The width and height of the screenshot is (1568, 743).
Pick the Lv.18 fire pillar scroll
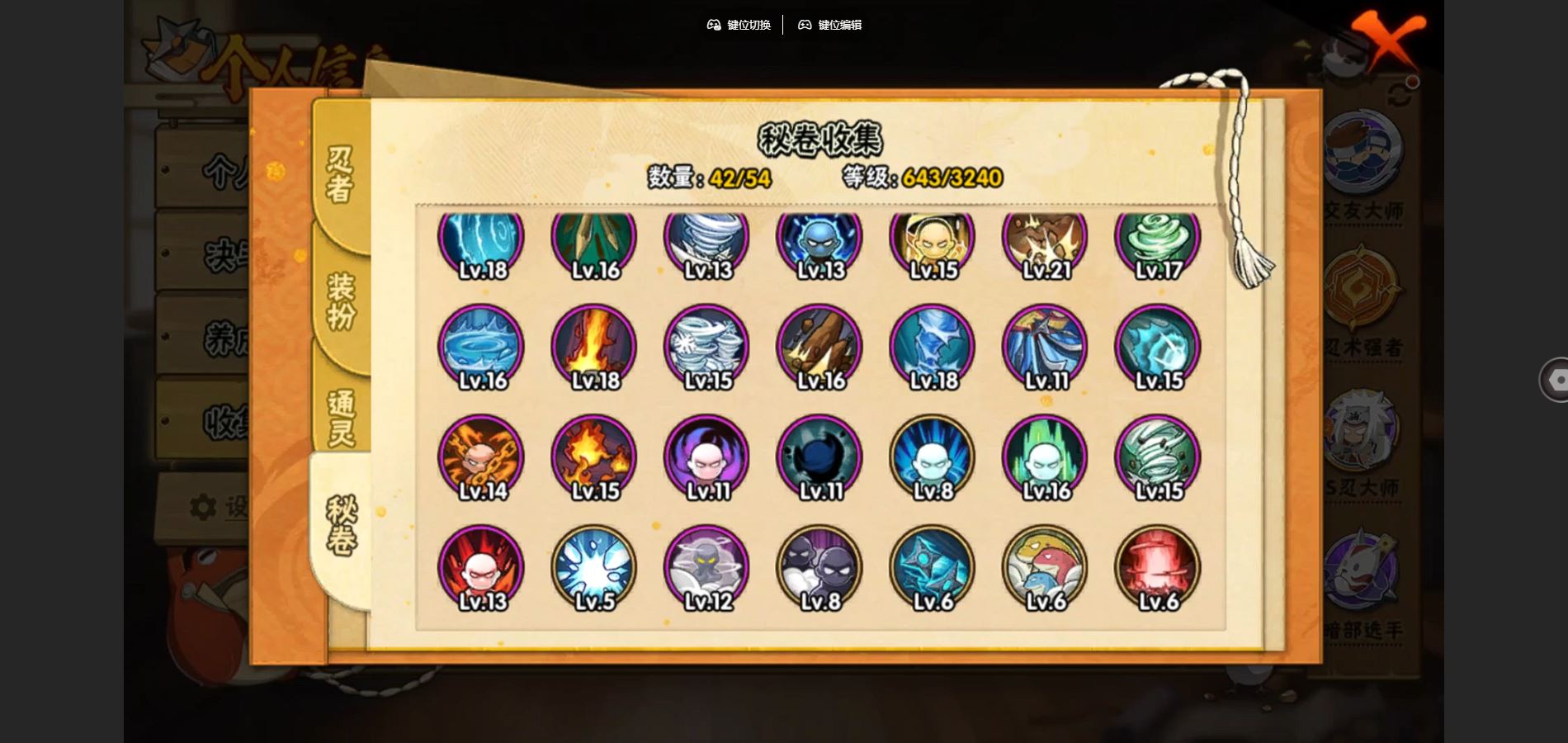594,347
